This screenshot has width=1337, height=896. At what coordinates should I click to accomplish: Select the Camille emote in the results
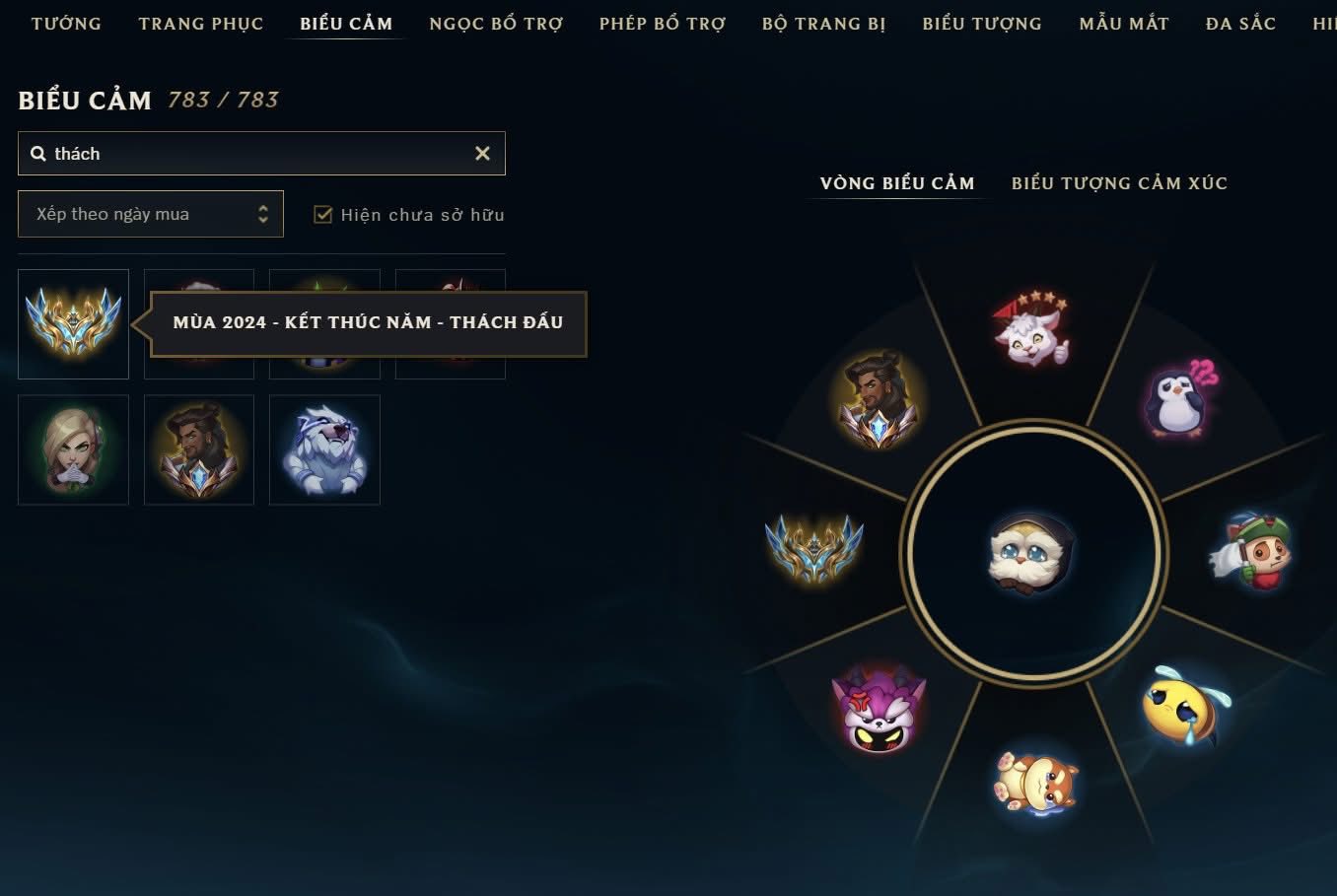pyautogui.click(x=73, y=450)
